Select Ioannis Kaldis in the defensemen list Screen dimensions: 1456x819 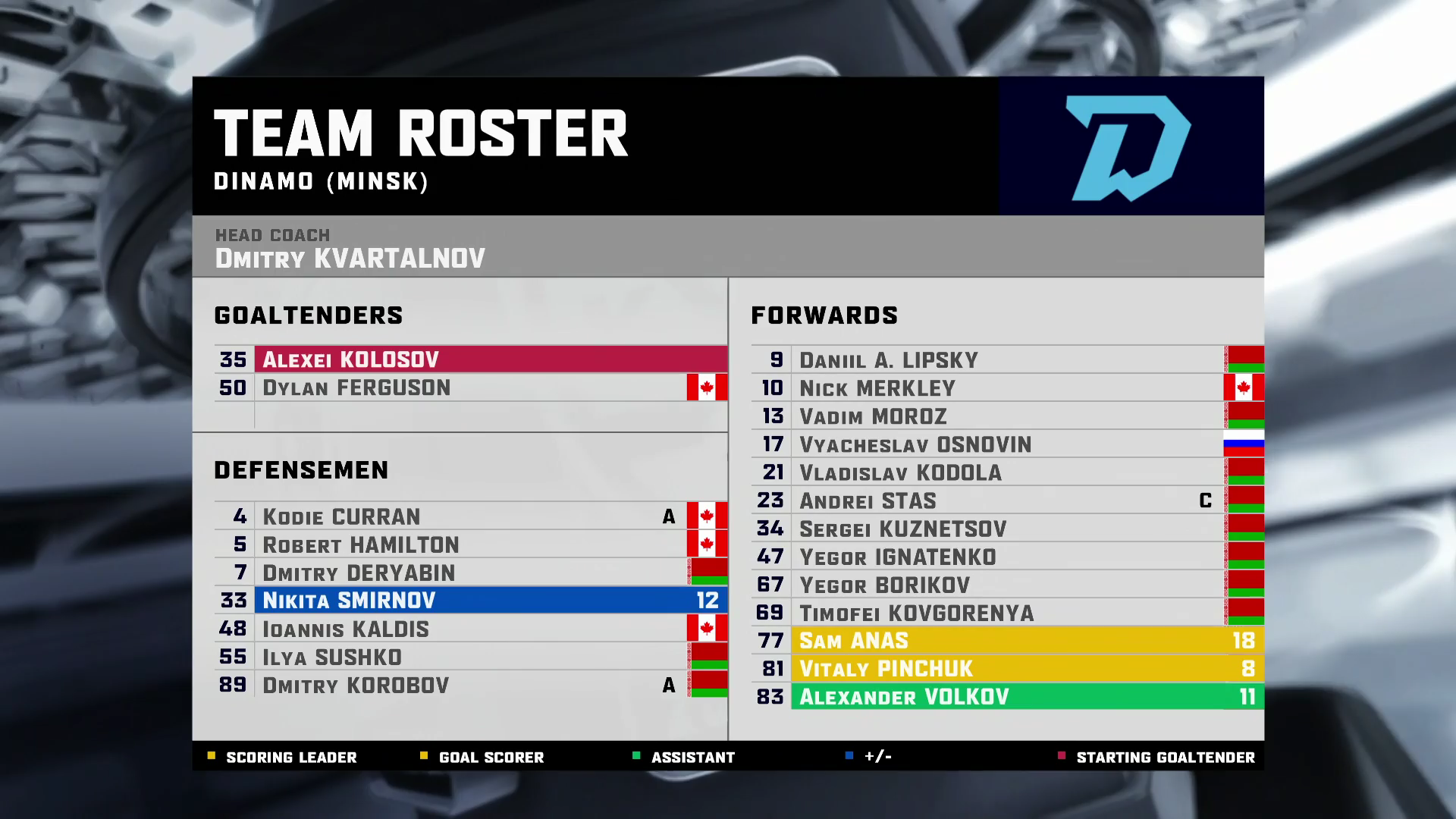(470, 629)
